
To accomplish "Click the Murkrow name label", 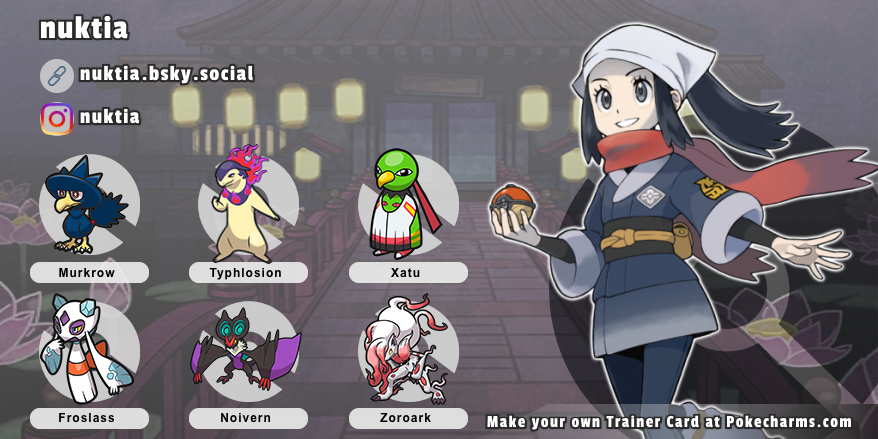I will coord(89,272).
